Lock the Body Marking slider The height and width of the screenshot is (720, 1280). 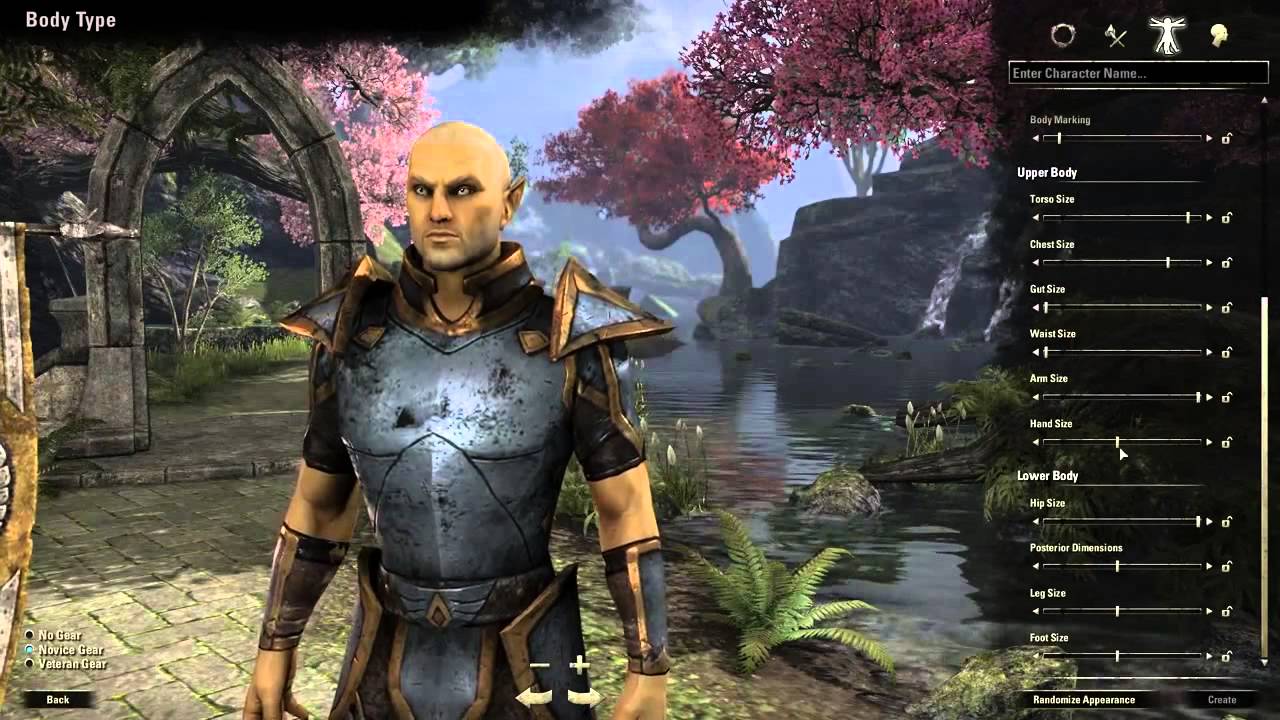click(x=1227, y=138)
